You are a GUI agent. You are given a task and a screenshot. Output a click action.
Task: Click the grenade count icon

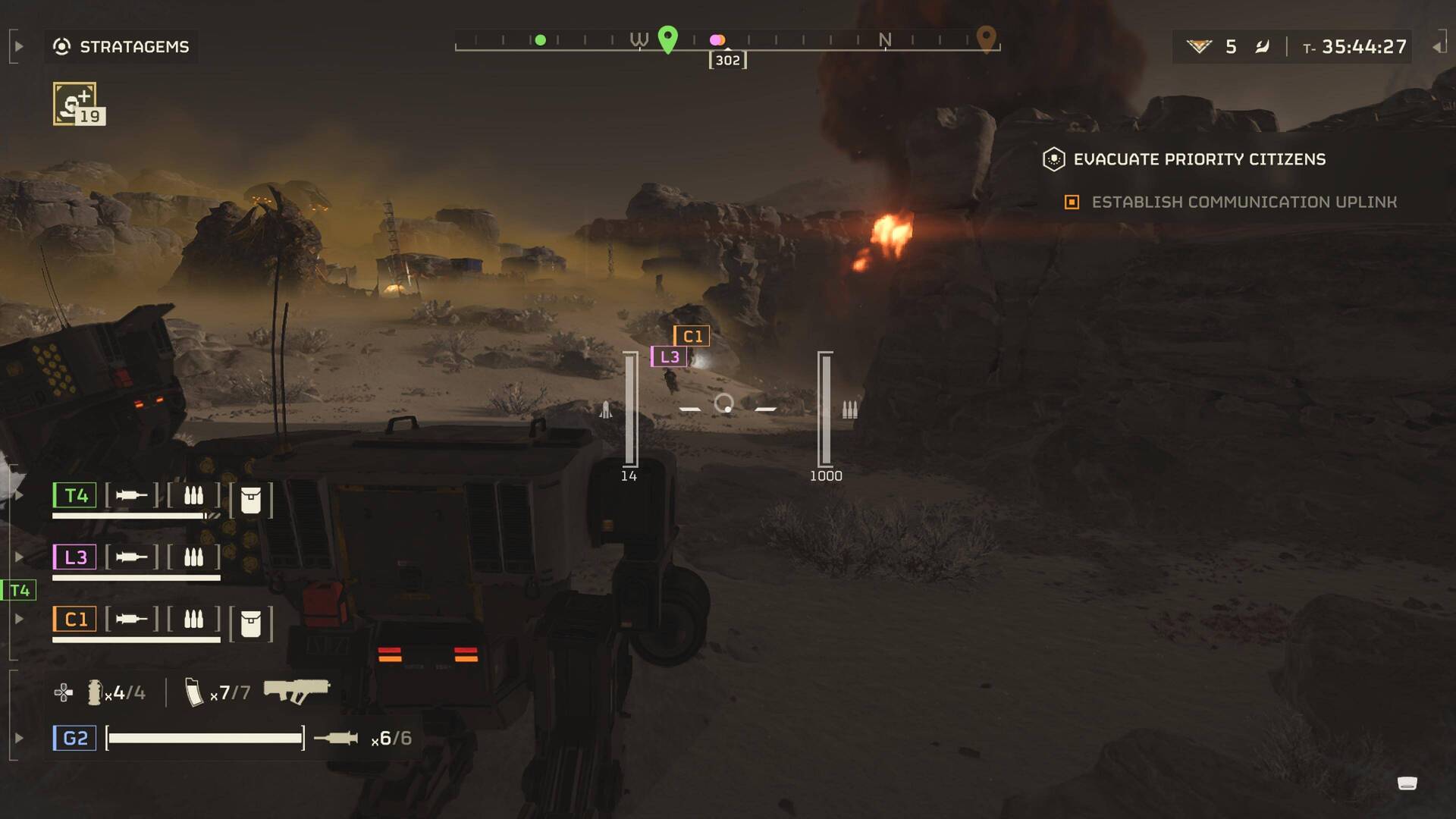pos(95,692)
